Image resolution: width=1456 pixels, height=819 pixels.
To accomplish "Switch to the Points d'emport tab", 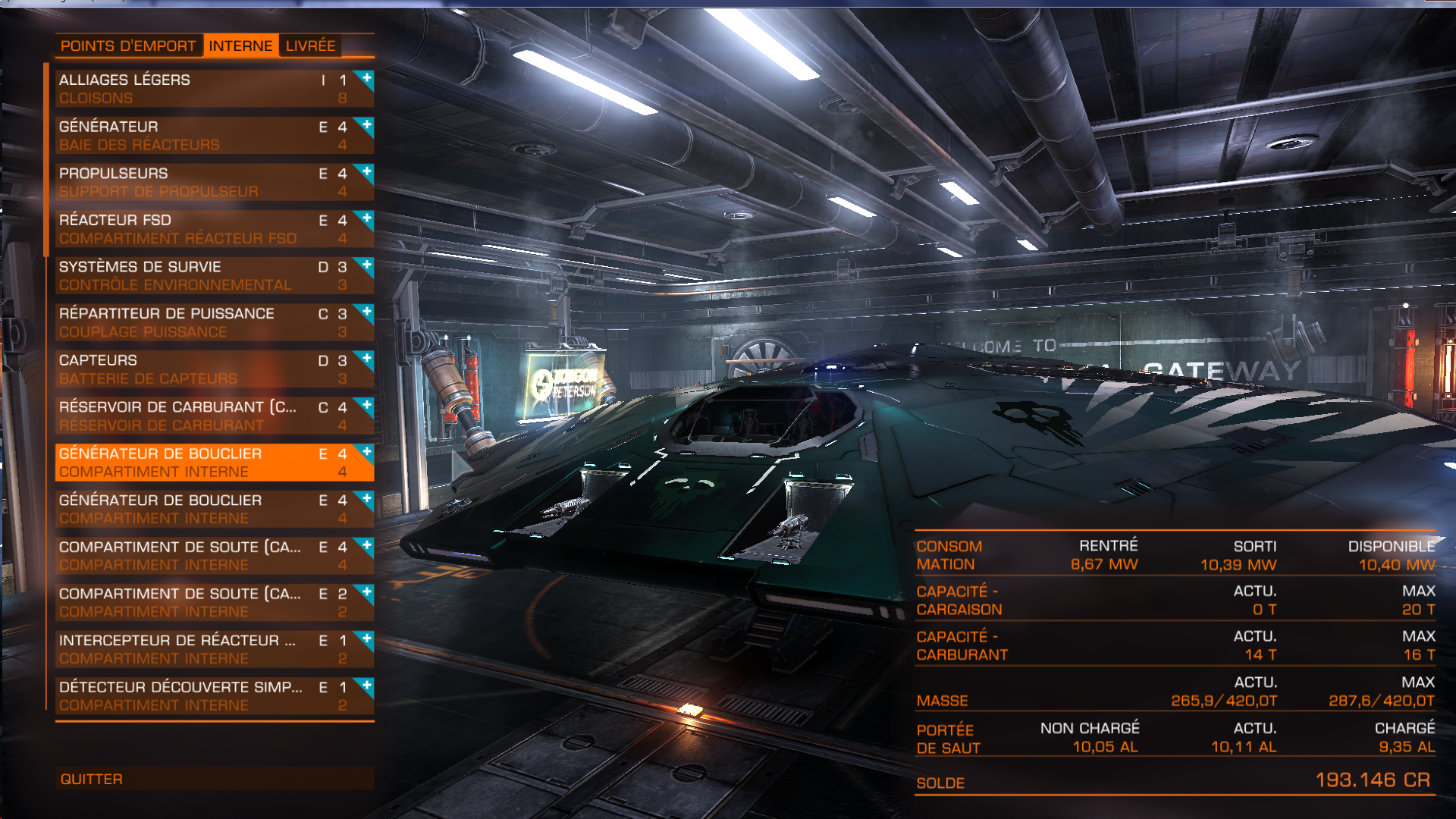I will click(127, 46).
